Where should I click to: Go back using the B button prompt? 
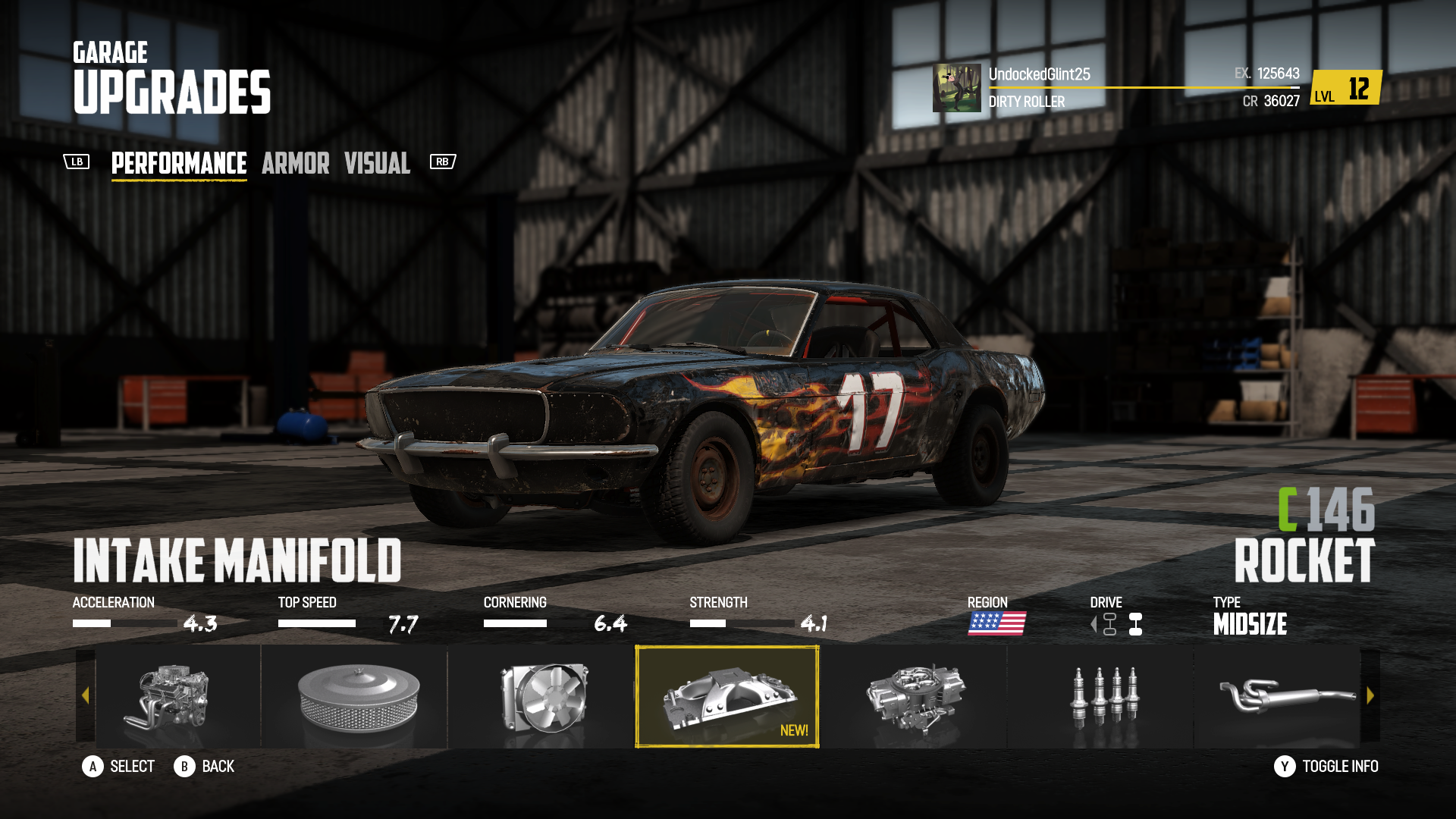[184, 767]
